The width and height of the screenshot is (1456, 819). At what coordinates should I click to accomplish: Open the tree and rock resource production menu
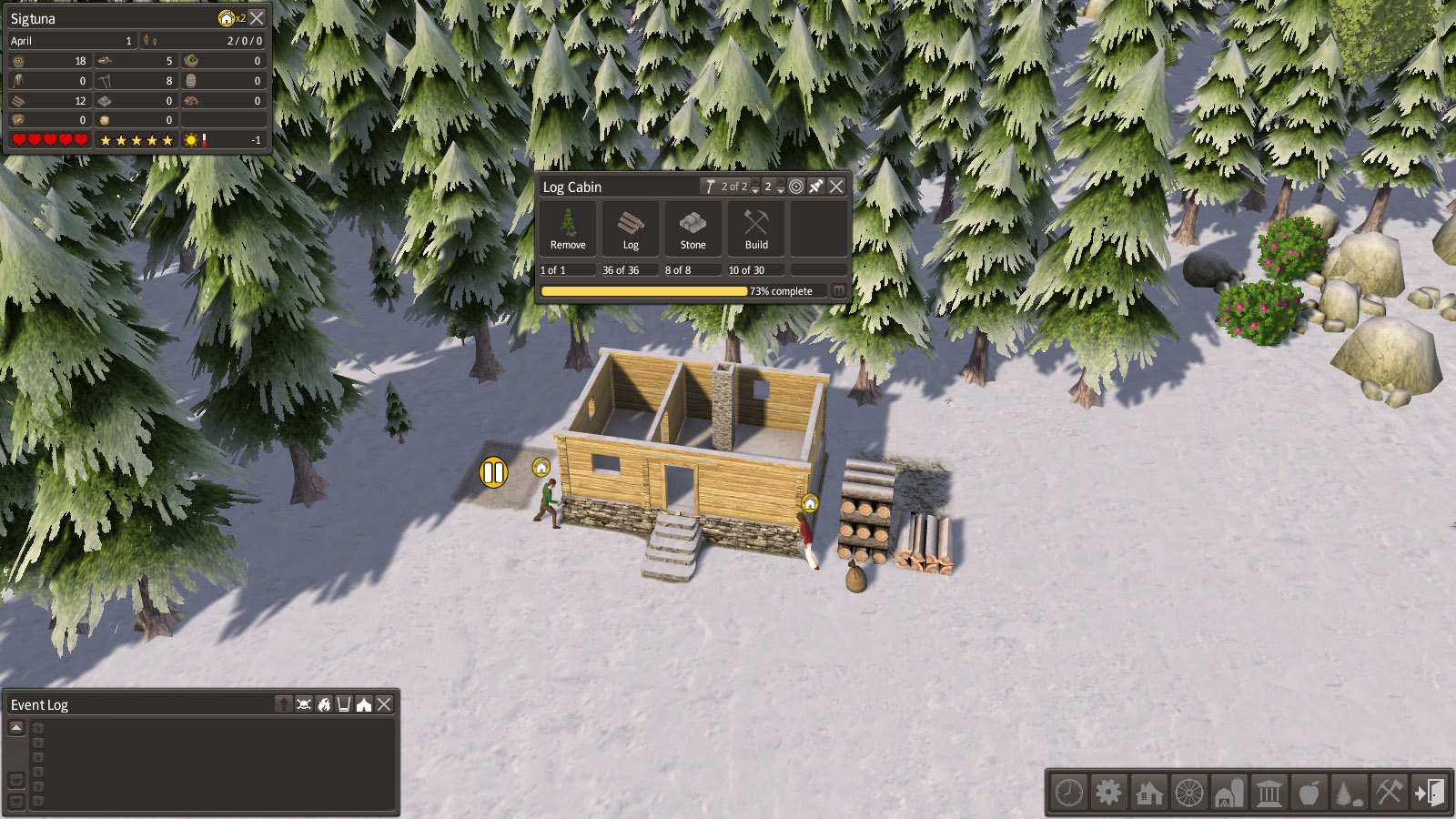pyautogui.click(x=1349, y=793)
